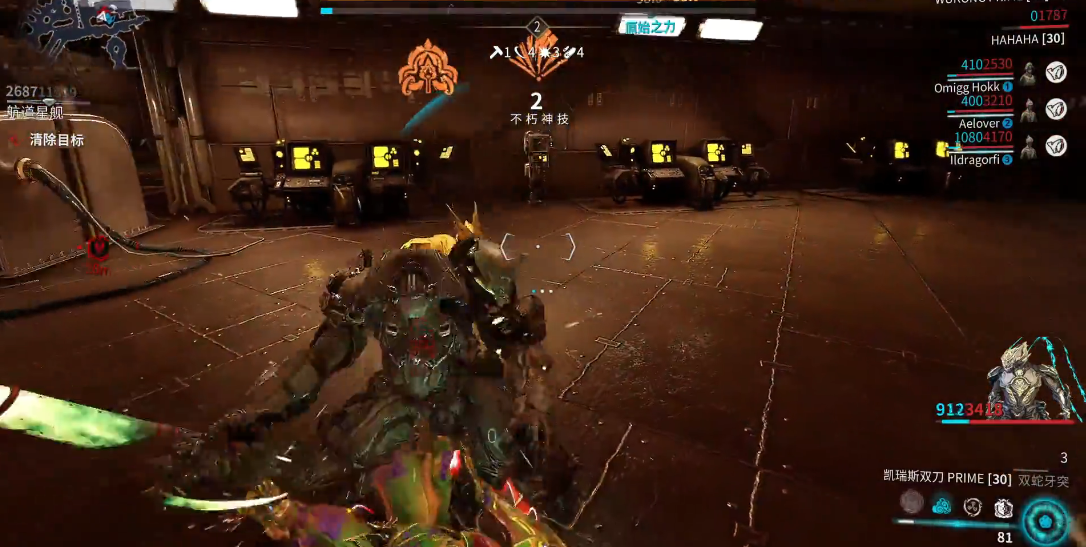Select the 清除目标 mission objective
Screen dimensions: 1086x547
57,140
